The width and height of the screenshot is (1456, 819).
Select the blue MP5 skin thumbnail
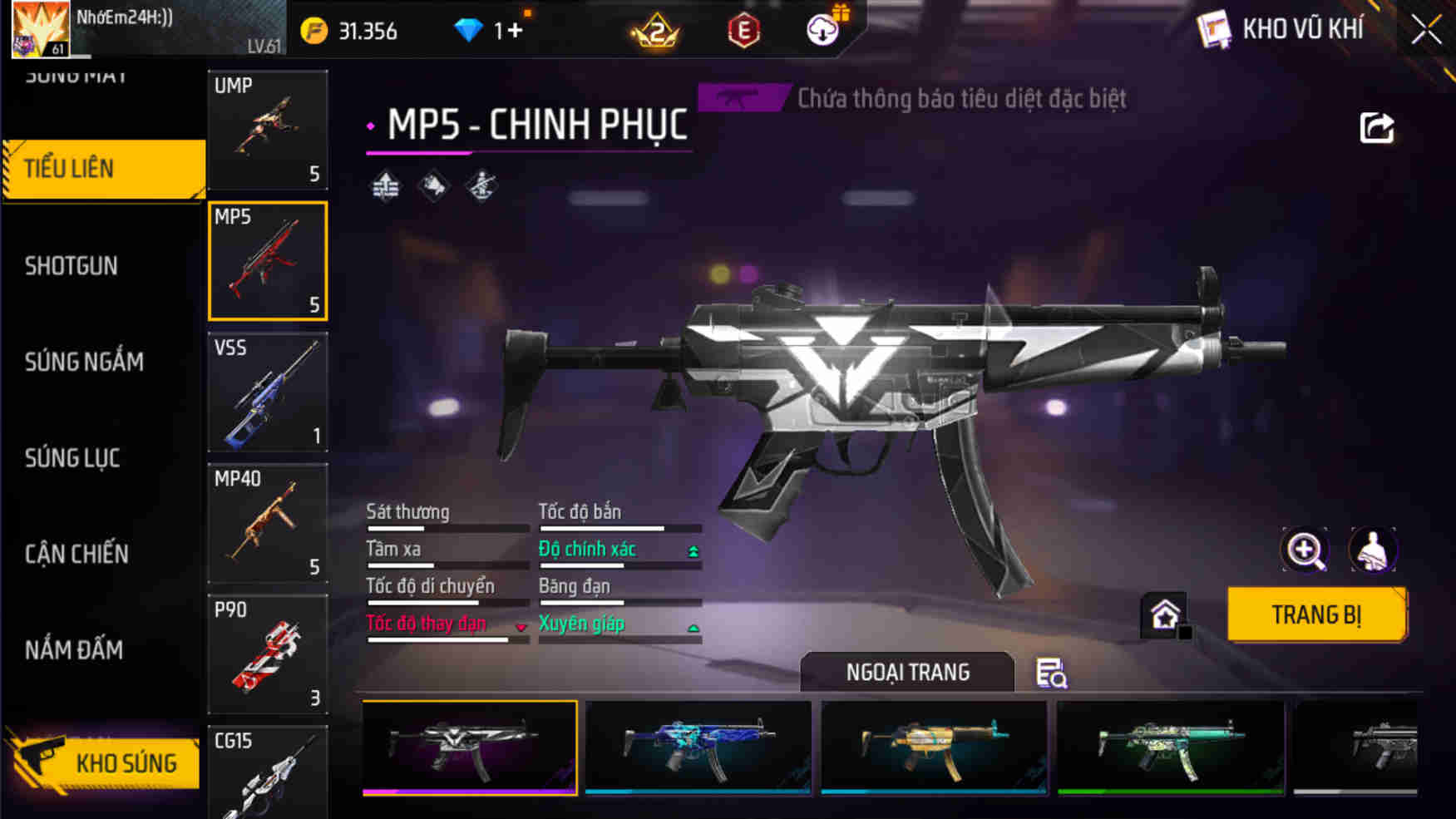(x=698, y=747)
